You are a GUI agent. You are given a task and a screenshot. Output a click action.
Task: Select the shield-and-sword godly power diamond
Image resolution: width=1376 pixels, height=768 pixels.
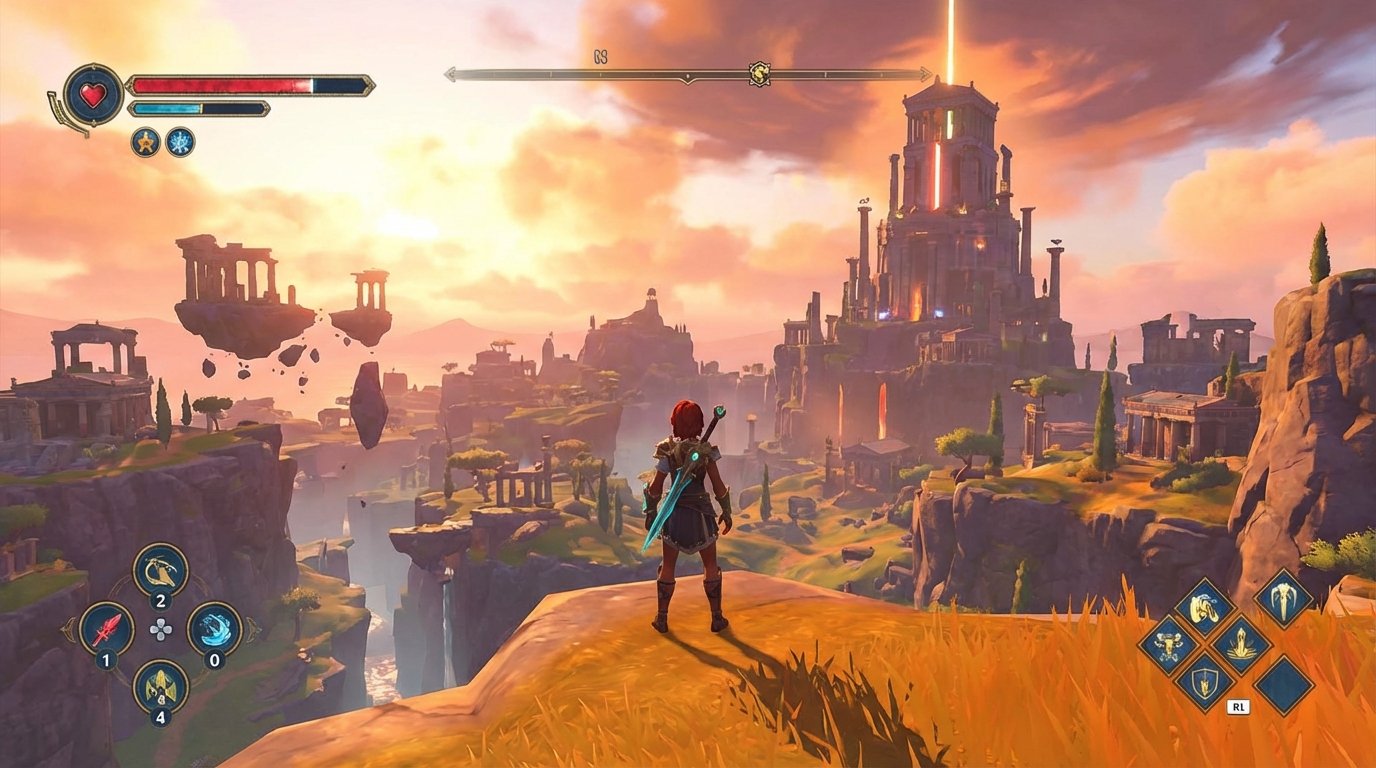[1204, 684]
